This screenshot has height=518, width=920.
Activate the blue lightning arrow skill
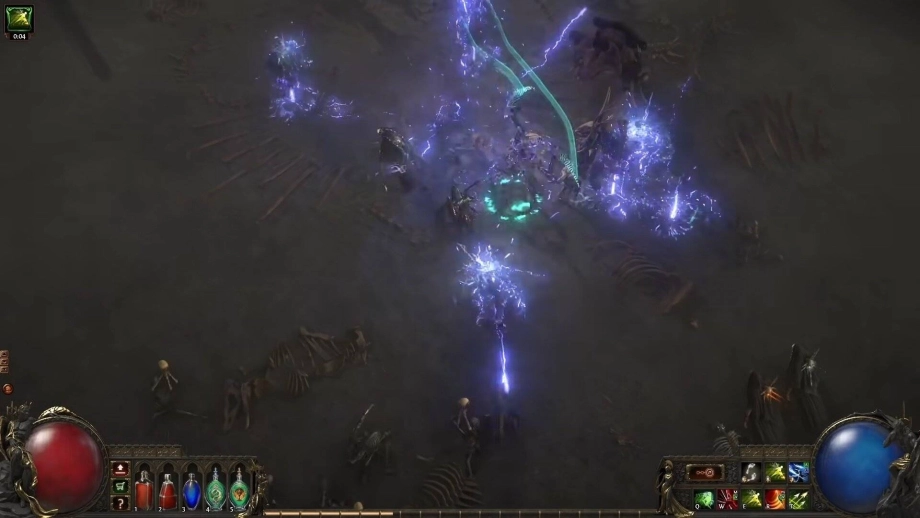(798, 473)
